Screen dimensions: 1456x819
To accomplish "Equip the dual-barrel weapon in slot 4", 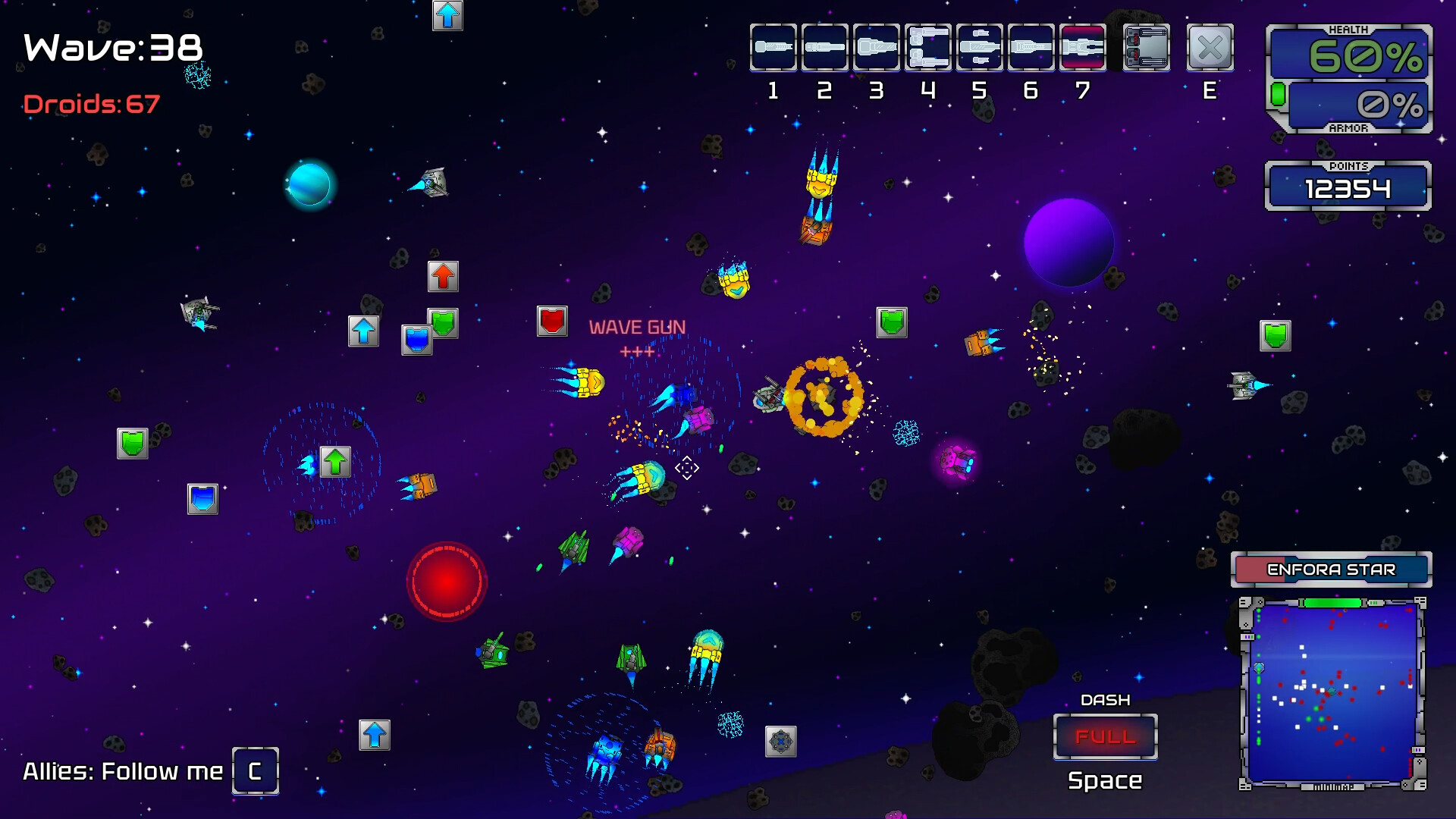I will click(877, 47).
